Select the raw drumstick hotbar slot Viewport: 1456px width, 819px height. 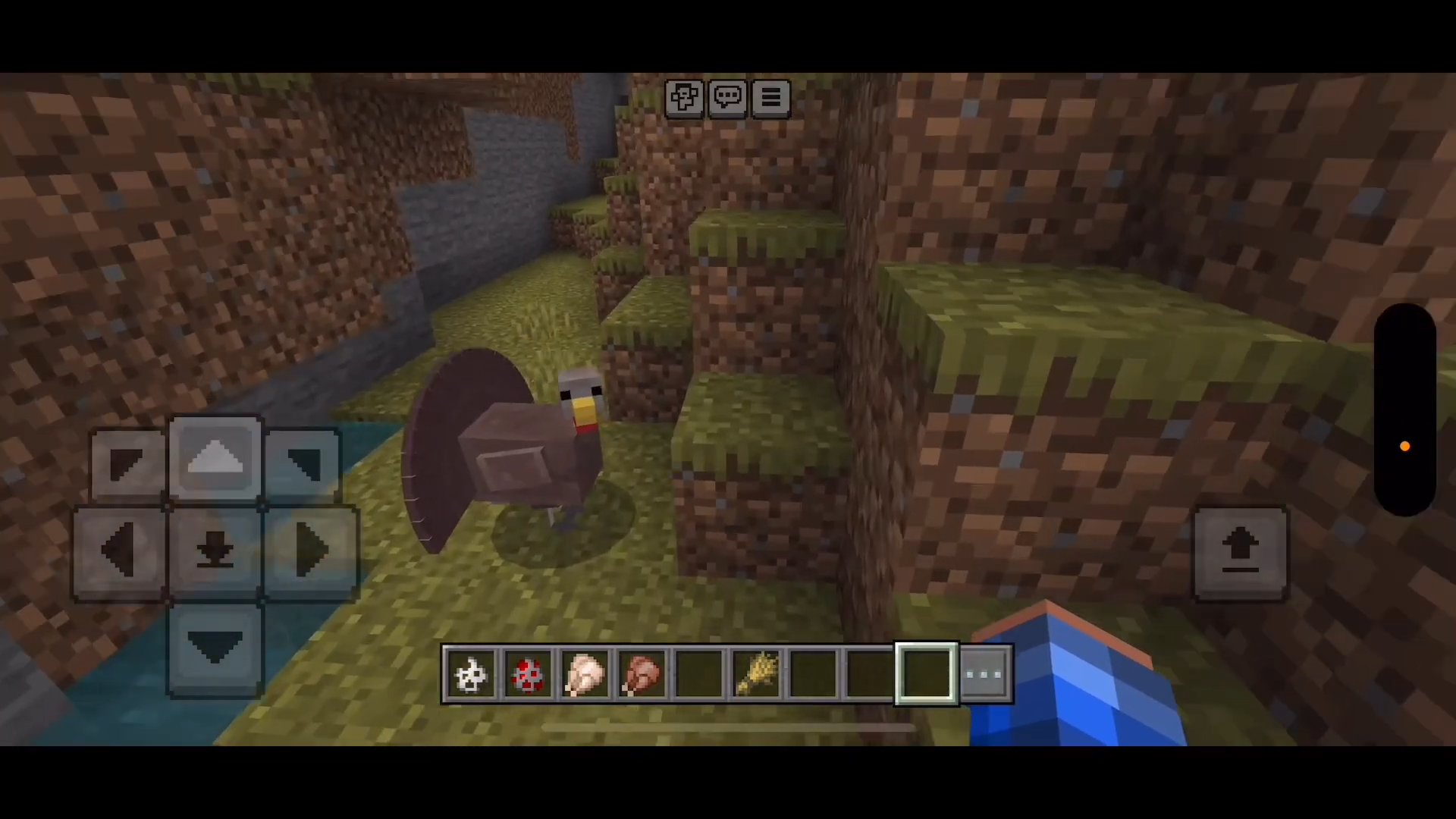point(585,674)
